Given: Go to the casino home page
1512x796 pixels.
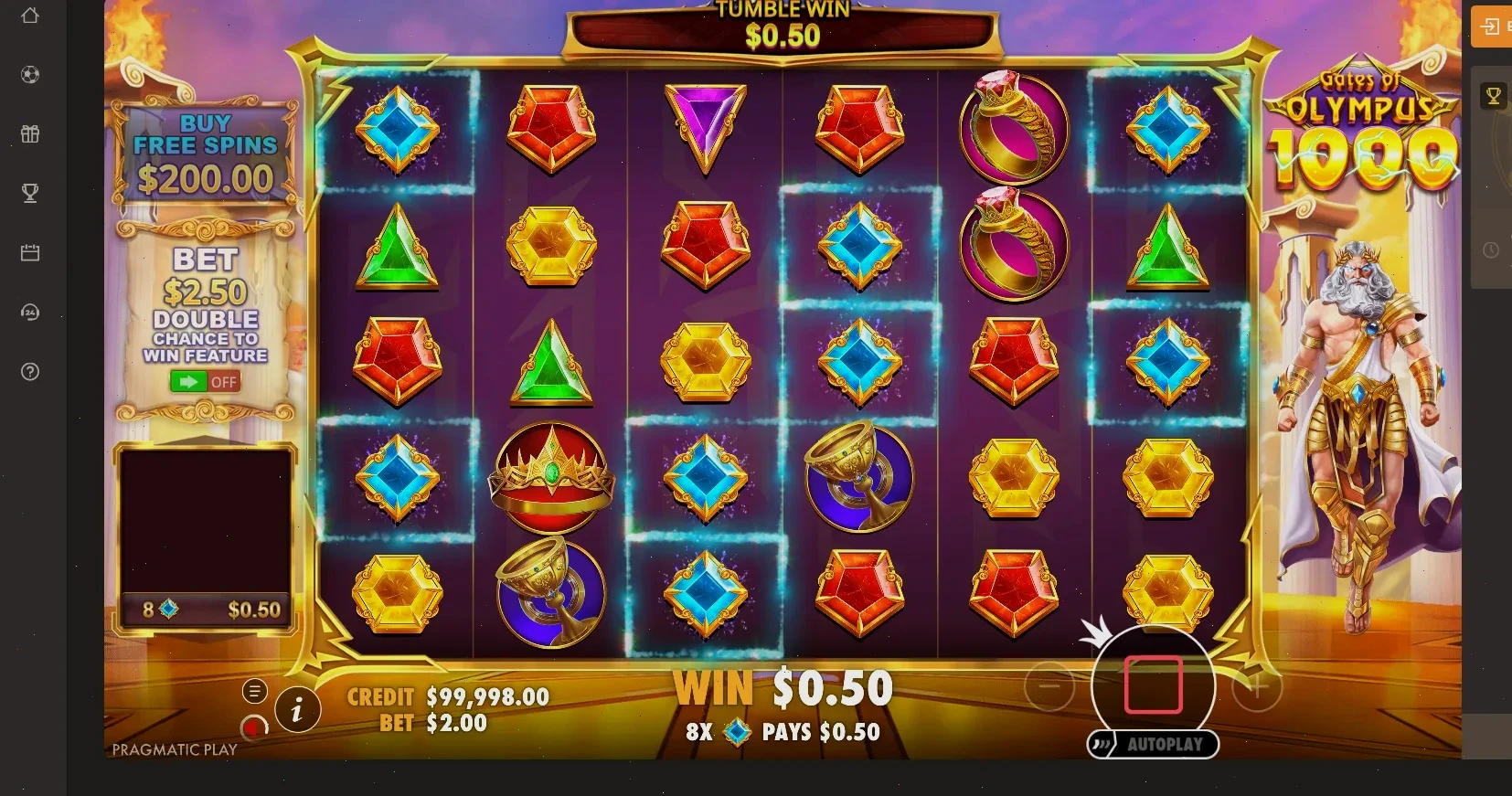Looking at the screenshot, I should 30,16.
